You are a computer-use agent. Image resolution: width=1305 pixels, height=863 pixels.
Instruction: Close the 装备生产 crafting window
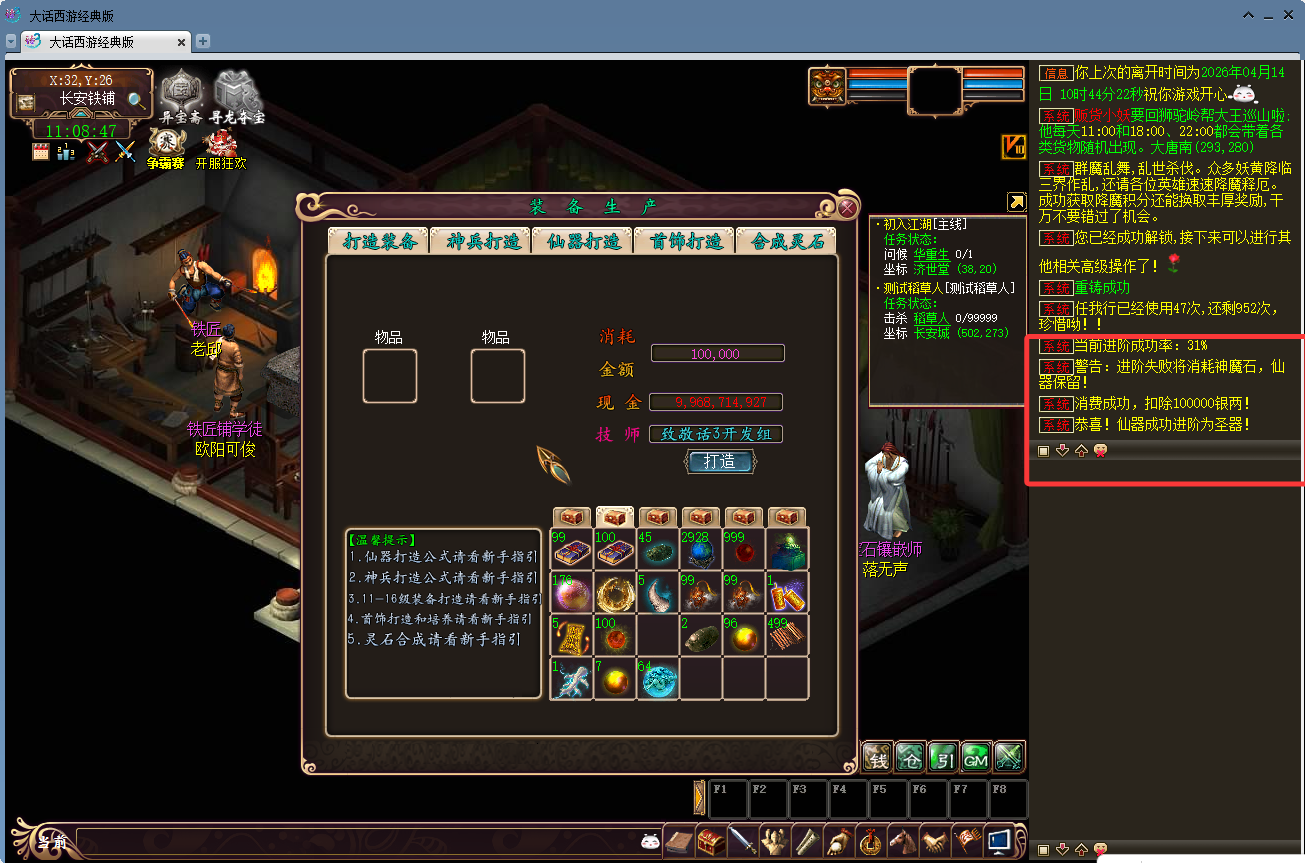(x=847, y=208)
